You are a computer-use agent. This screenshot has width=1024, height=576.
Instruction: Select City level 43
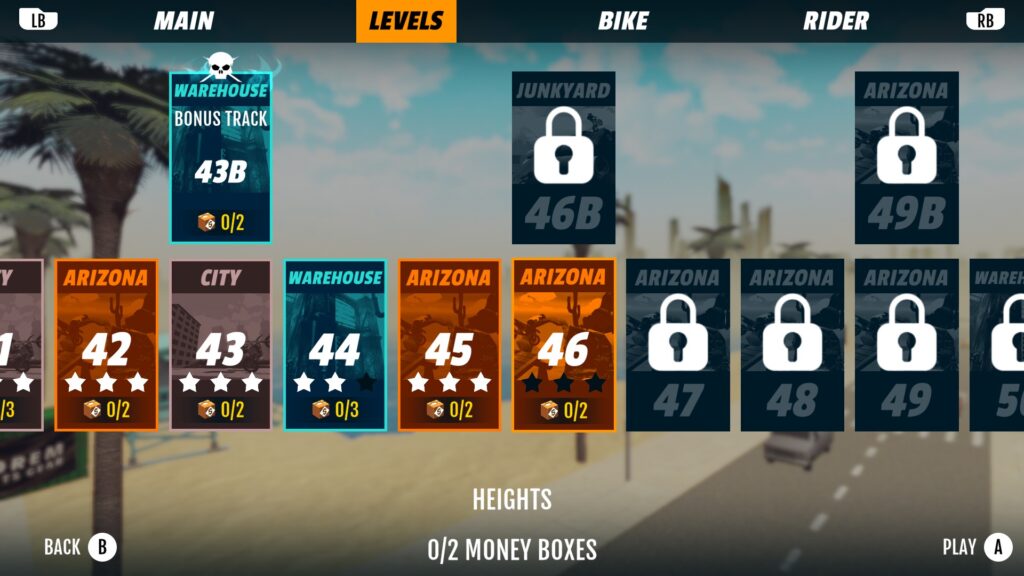tap(221, 345)
